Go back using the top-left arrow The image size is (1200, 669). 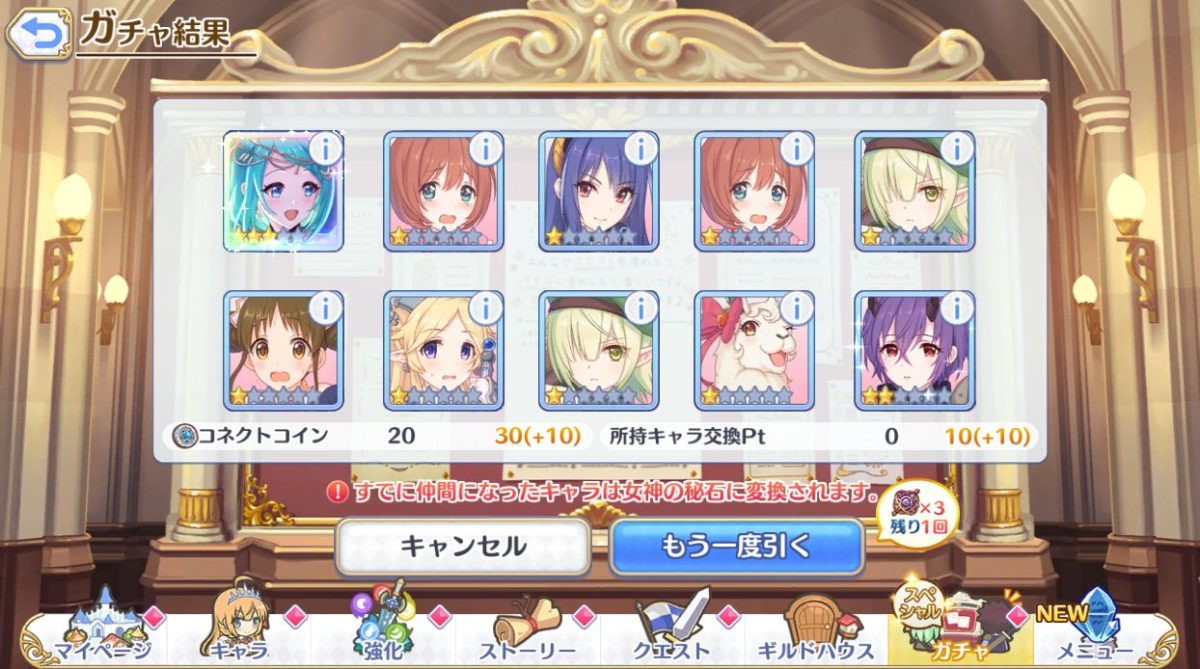(x=38, y=36)
